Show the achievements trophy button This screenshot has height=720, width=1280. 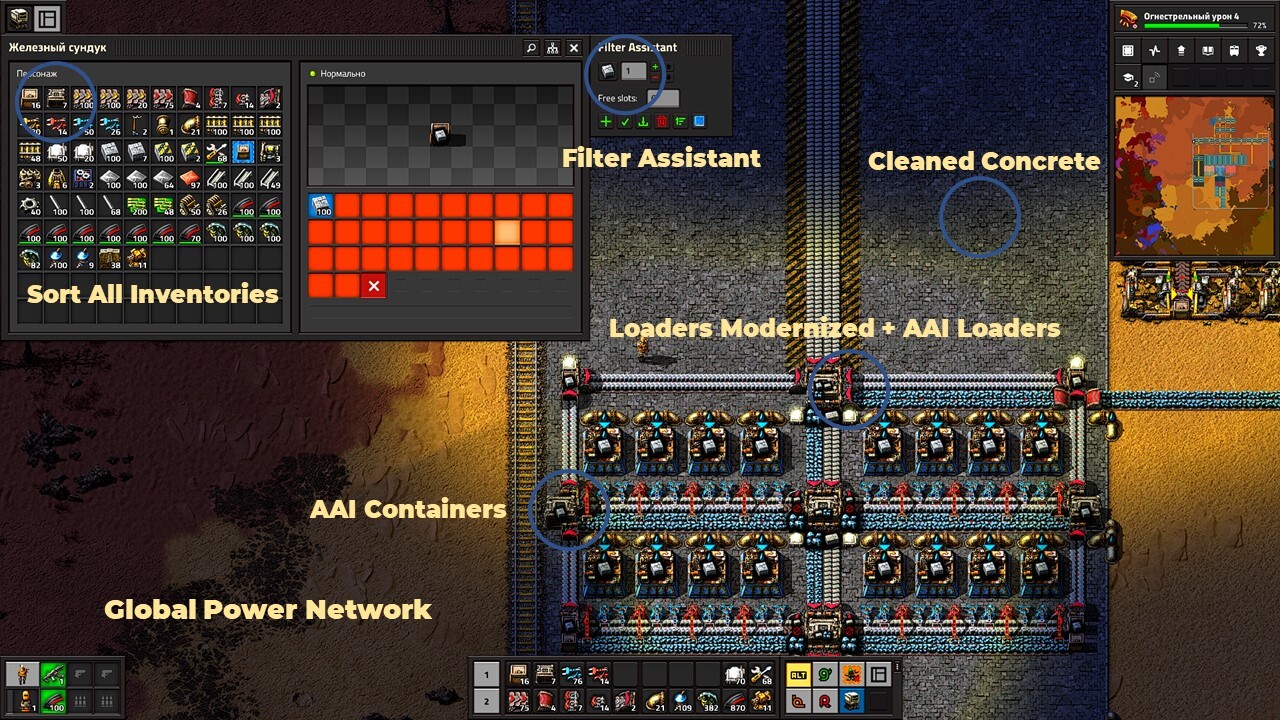point(1263,51)
